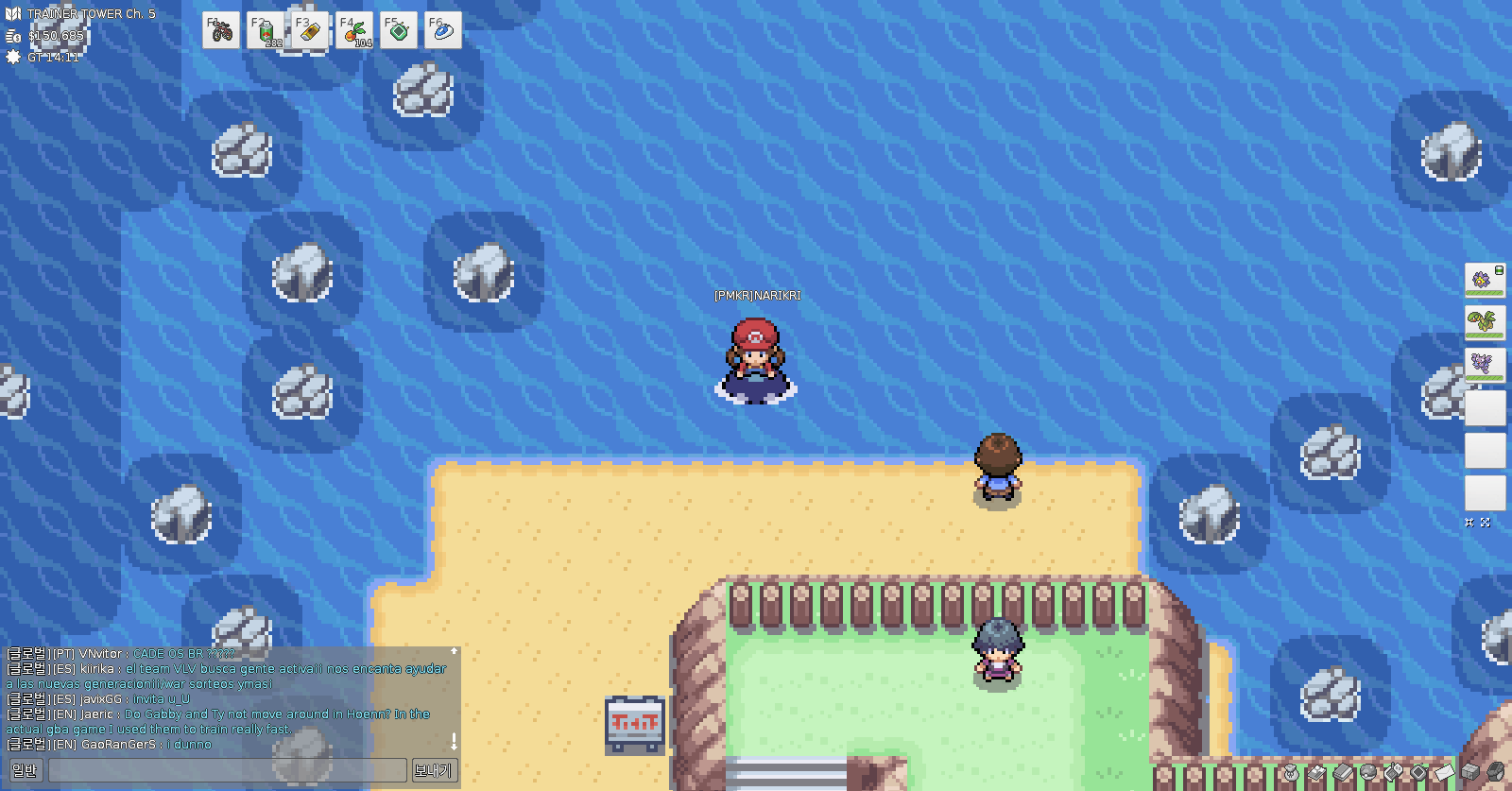This screenshot has width=1512, height=791.
Task: Open the Pokédex book icon
Action: (x=1343, y=773)
